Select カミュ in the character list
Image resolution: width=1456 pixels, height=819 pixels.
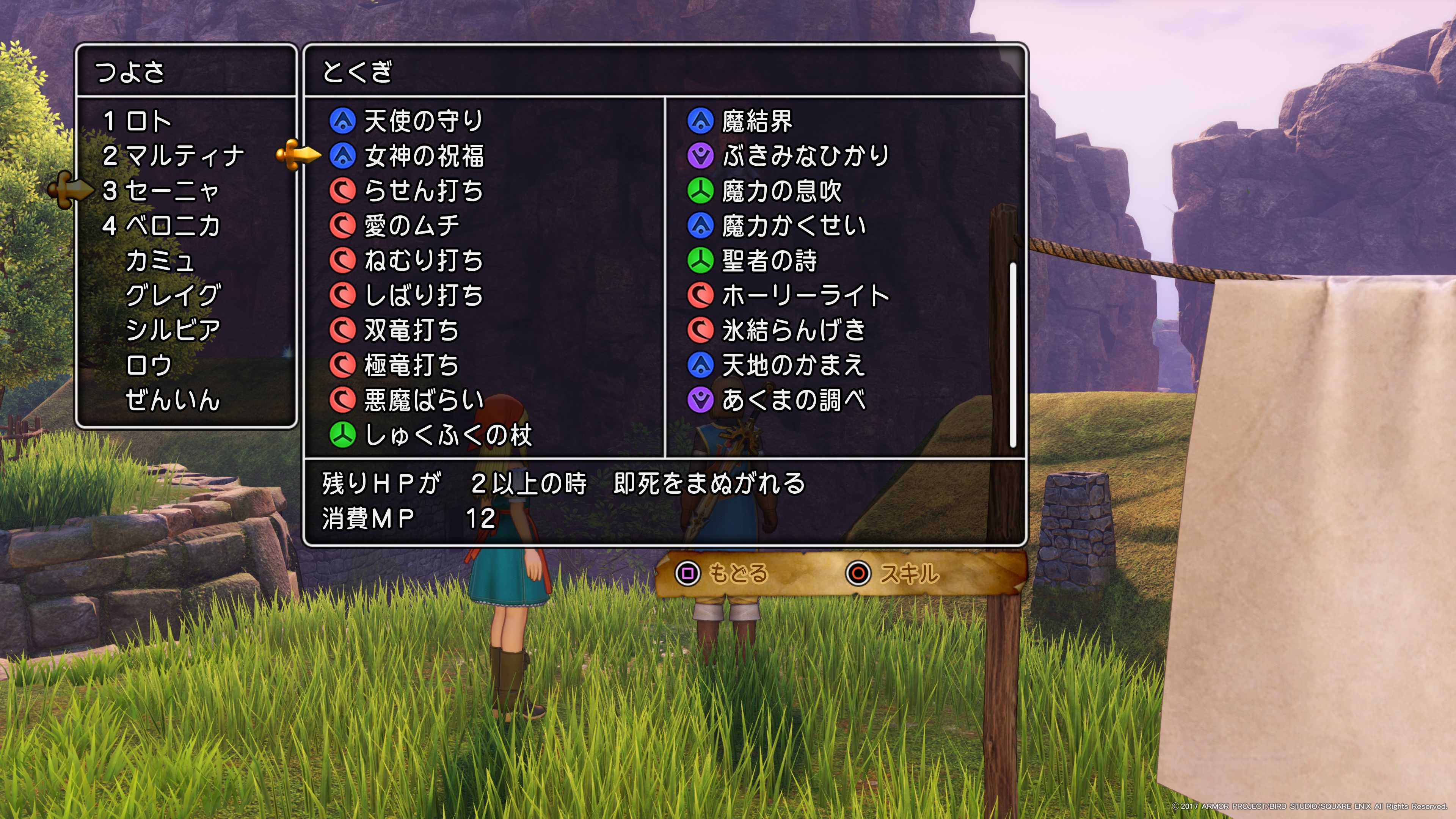click(x=160, y=261)
